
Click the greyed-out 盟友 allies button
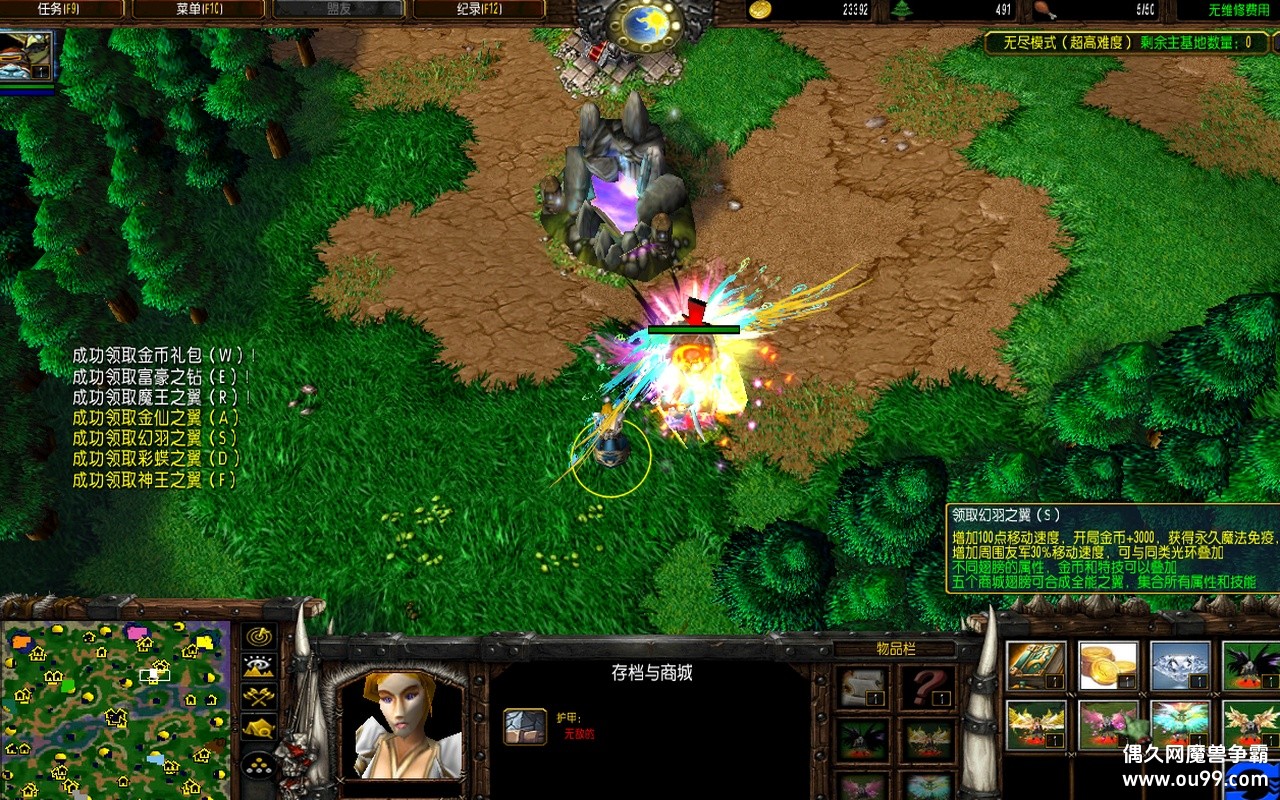(x=338, y=10)
